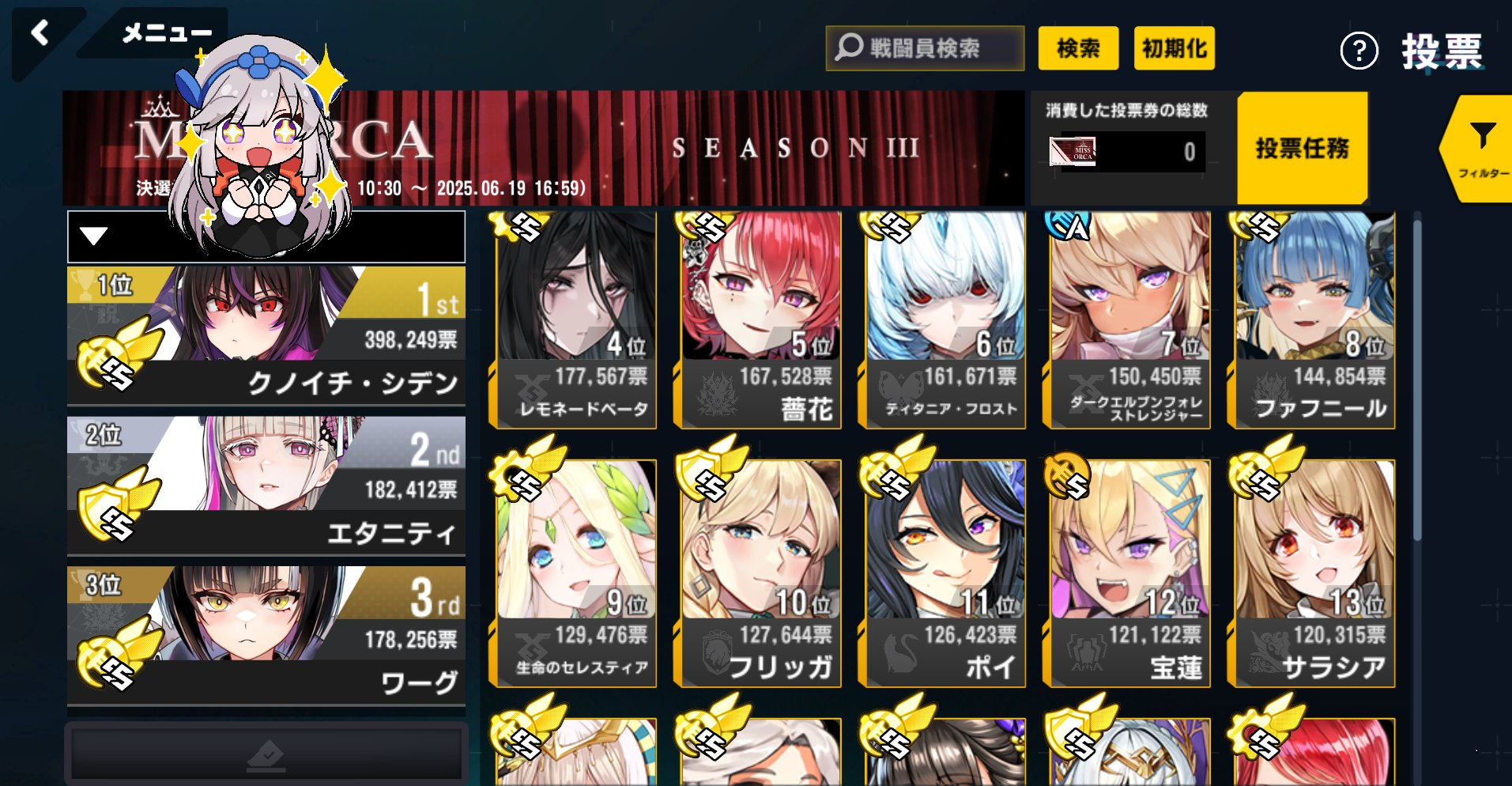
Task: Open the メニュー menu
Action: 166,33
